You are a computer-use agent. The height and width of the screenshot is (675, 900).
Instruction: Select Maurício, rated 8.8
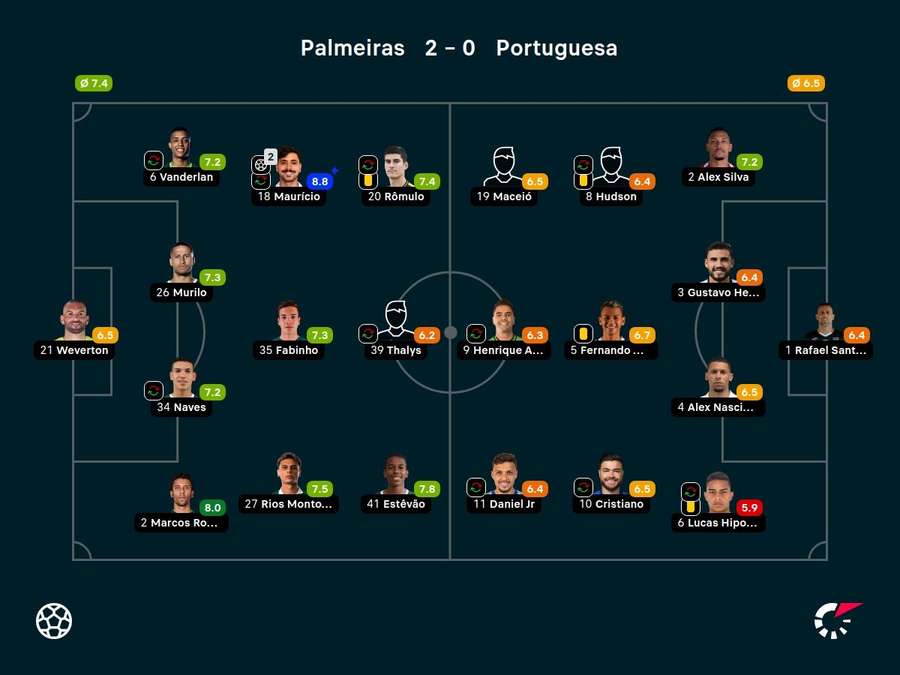pyautogui.click(x=288, y=168)
